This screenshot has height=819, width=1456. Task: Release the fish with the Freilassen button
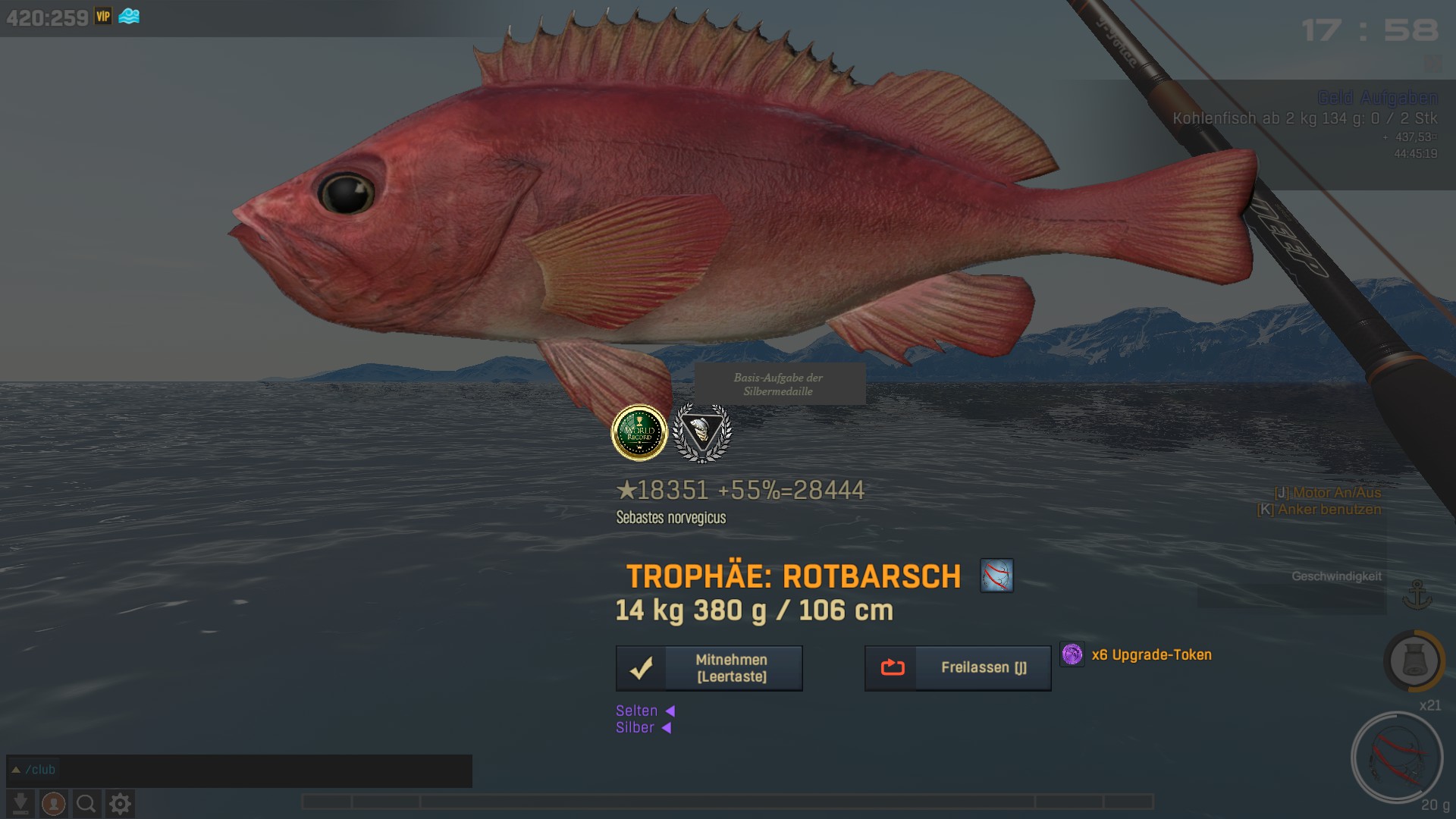click(958, 668)
